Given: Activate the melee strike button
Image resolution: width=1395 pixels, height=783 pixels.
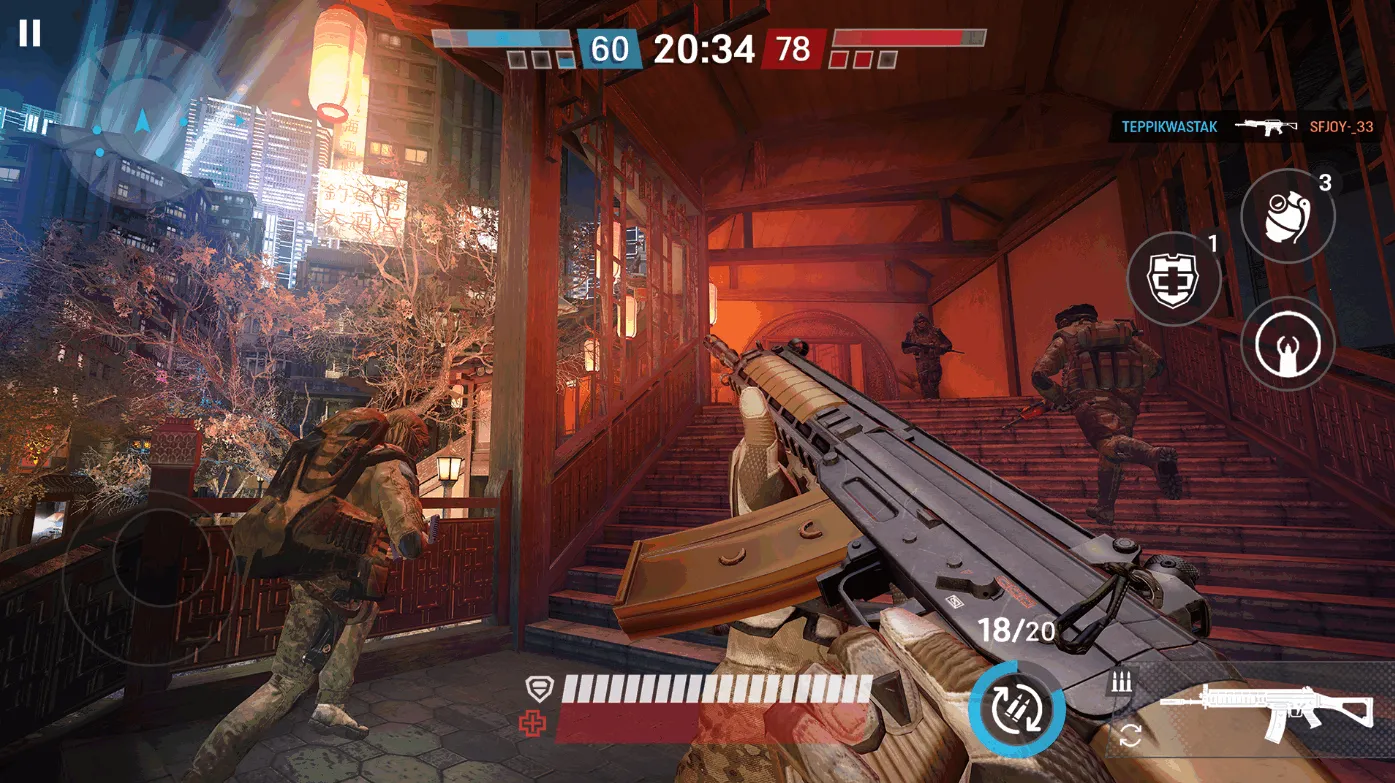Looking at the screenshot, I should pos(1287,344).
